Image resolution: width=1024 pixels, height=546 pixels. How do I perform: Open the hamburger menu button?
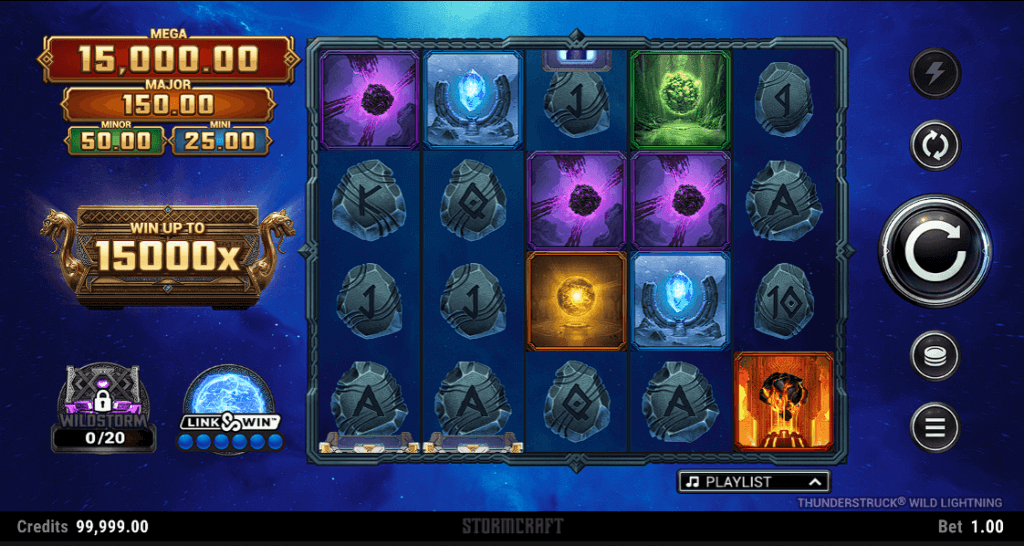pos(935,428)
